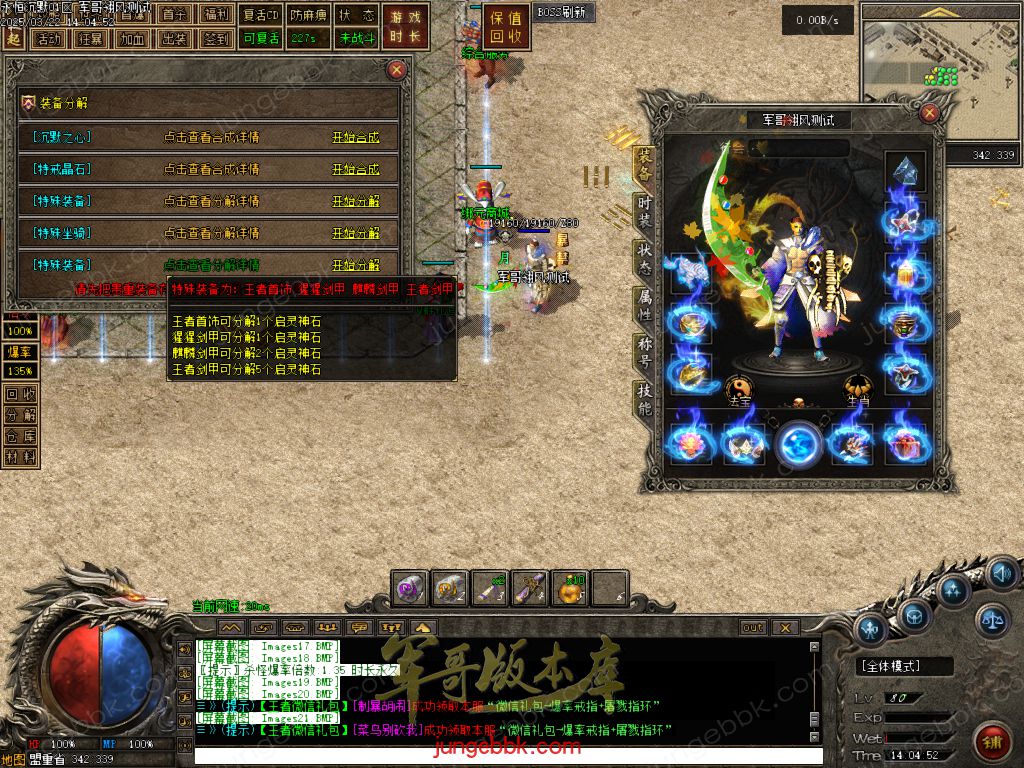The height and width of the screenshot is (768, 1024).
Task: Open the 状态 status tab
Action: (x=645, y=258)
